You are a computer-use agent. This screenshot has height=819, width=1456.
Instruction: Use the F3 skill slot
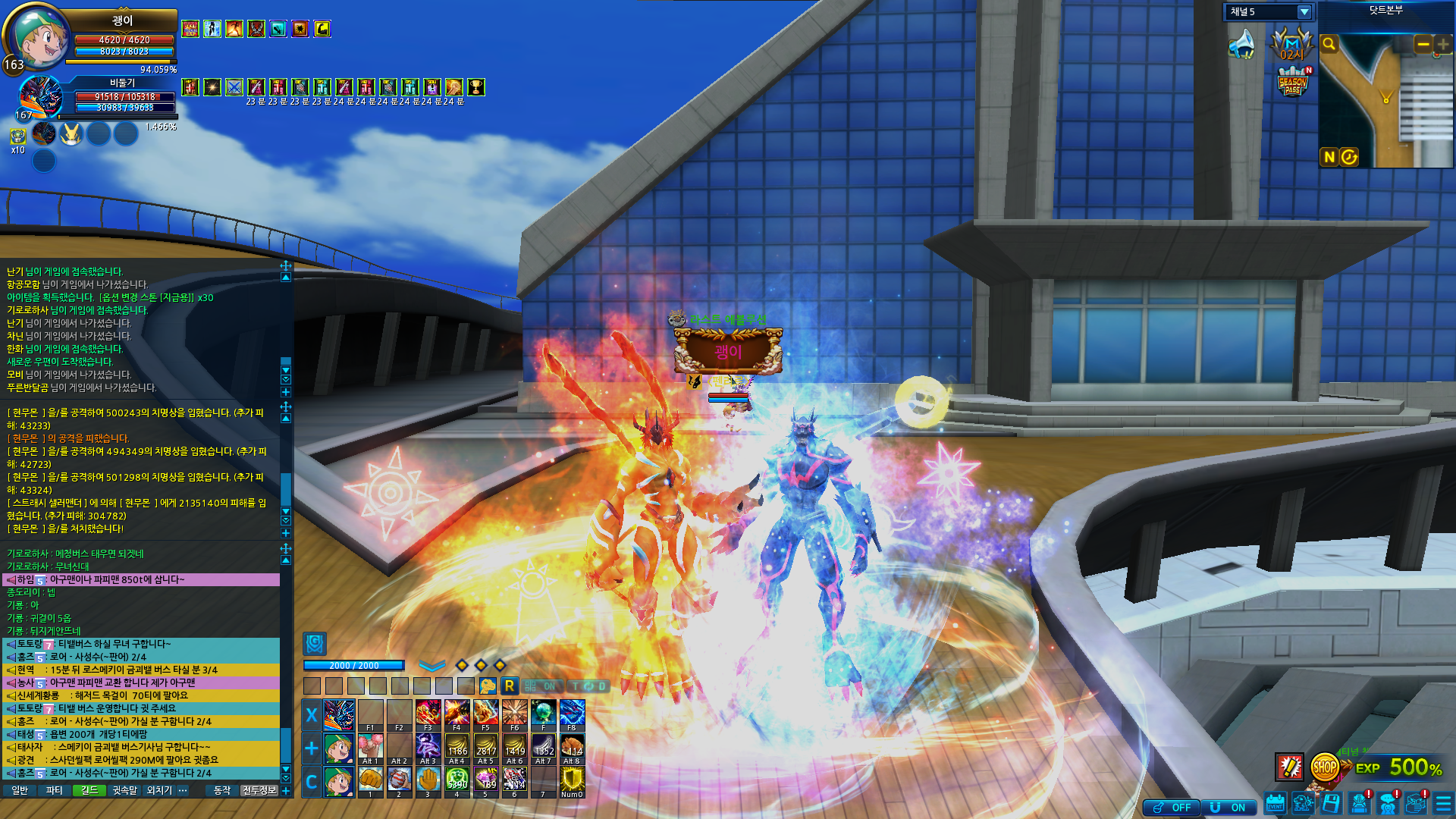[428, 714]
